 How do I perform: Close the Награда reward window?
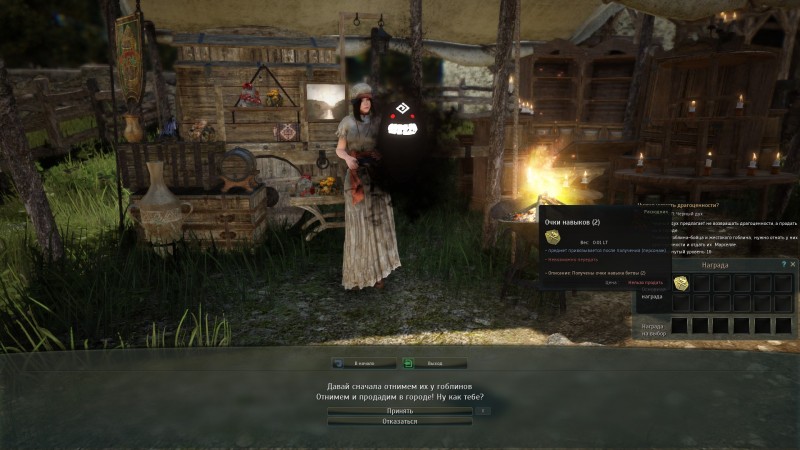pos(794,265)
